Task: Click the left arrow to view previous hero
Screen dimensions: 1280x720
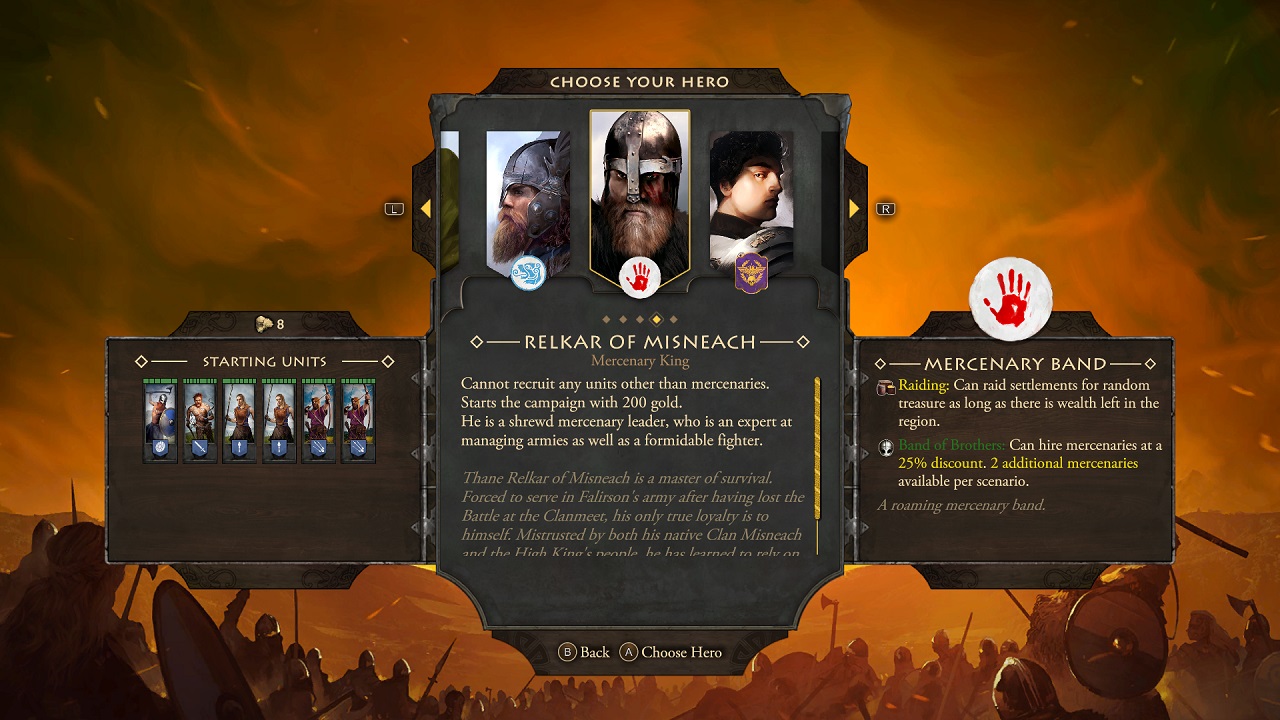Action: tap(428, 208)
